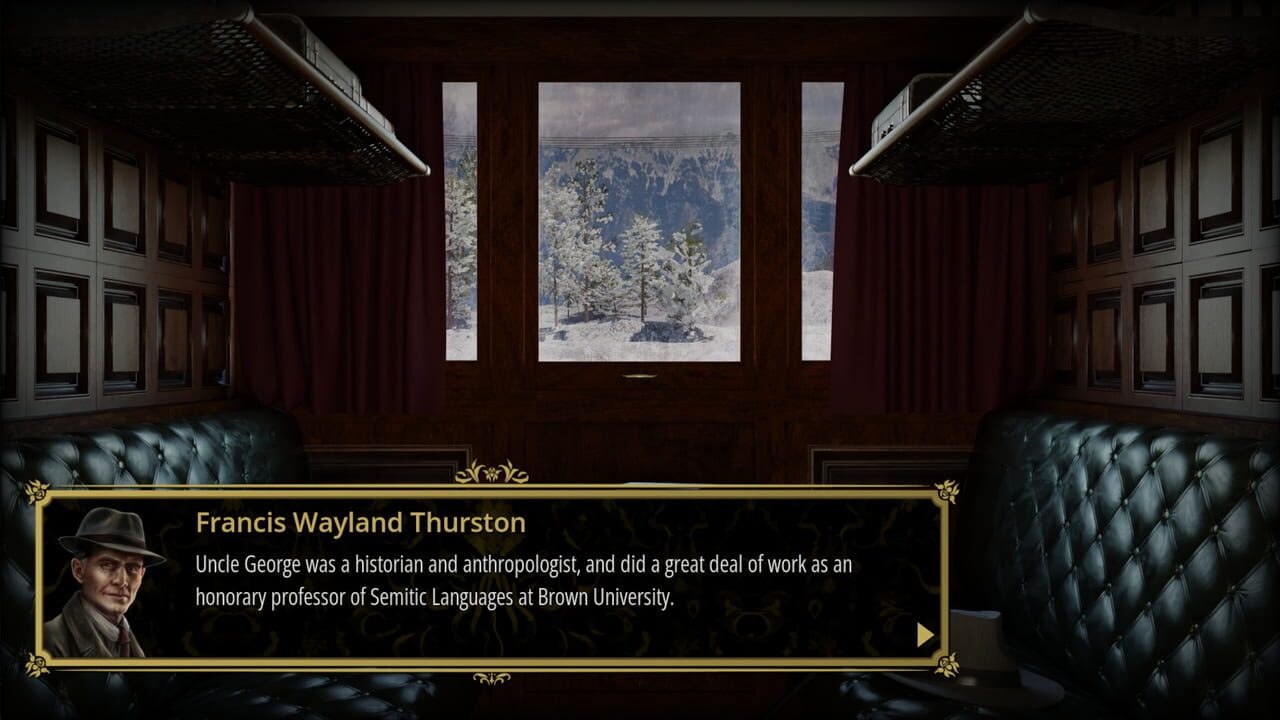This screenshot has height=720, width=1280.
Task: Click the Cthulhu ornament above the dialogue box
Action: coord(491,471)
